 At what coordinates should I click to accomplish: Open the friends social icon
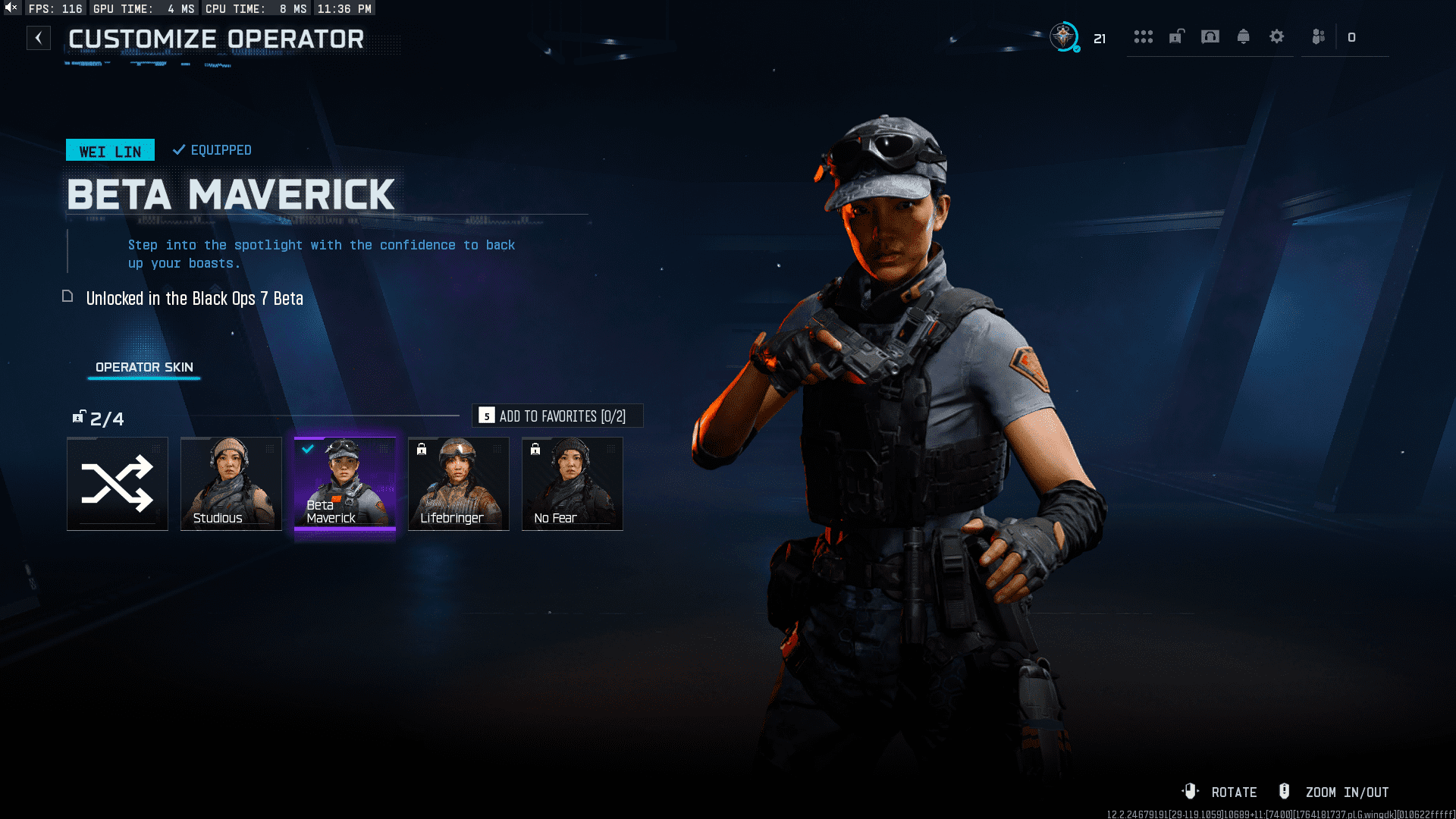[1319, 36]
